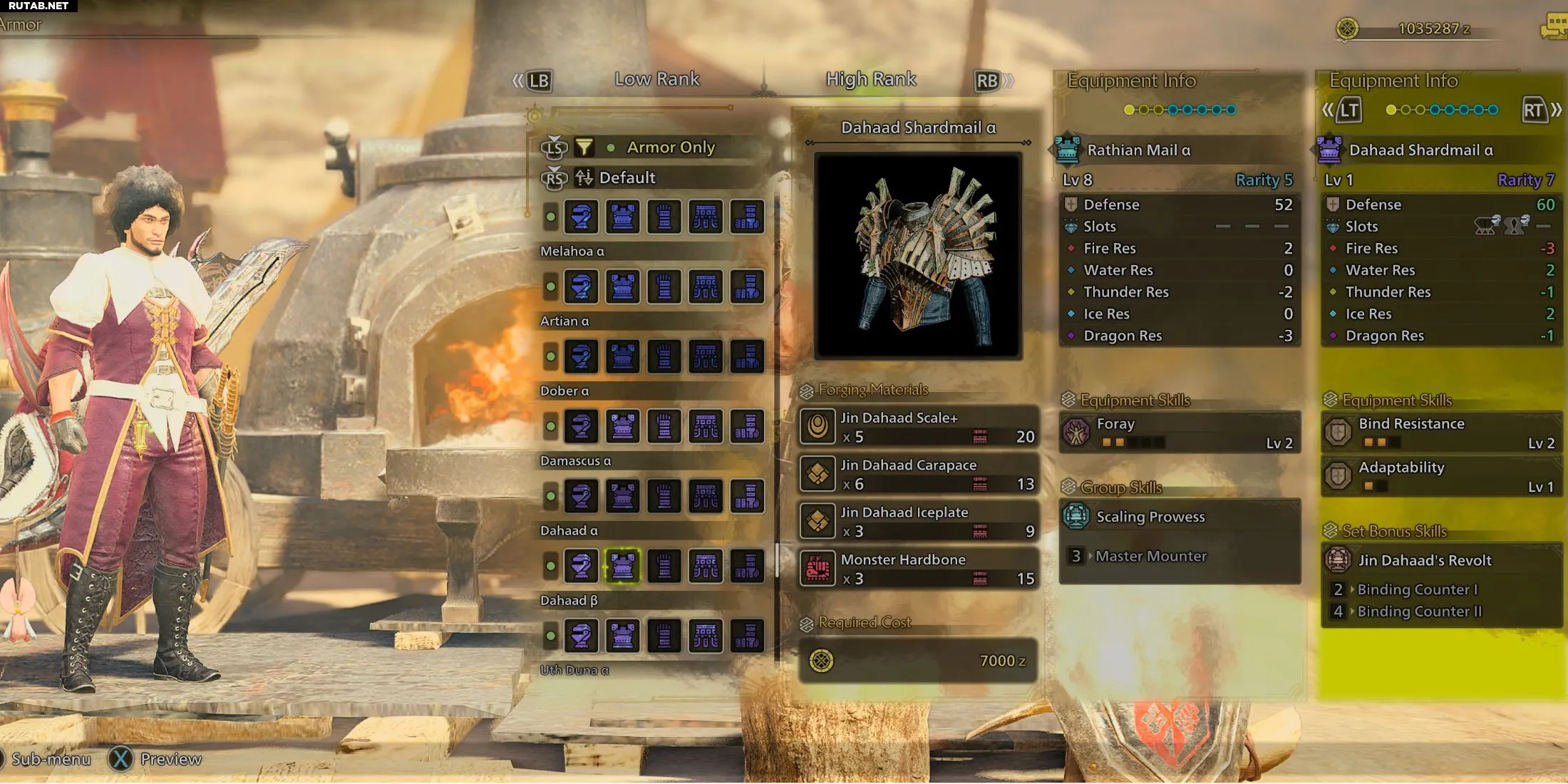Pick the Damascus α waist armor icon
Viewport: 1568px width, 784px height.
pyautogui.click(x=706, y=426)
